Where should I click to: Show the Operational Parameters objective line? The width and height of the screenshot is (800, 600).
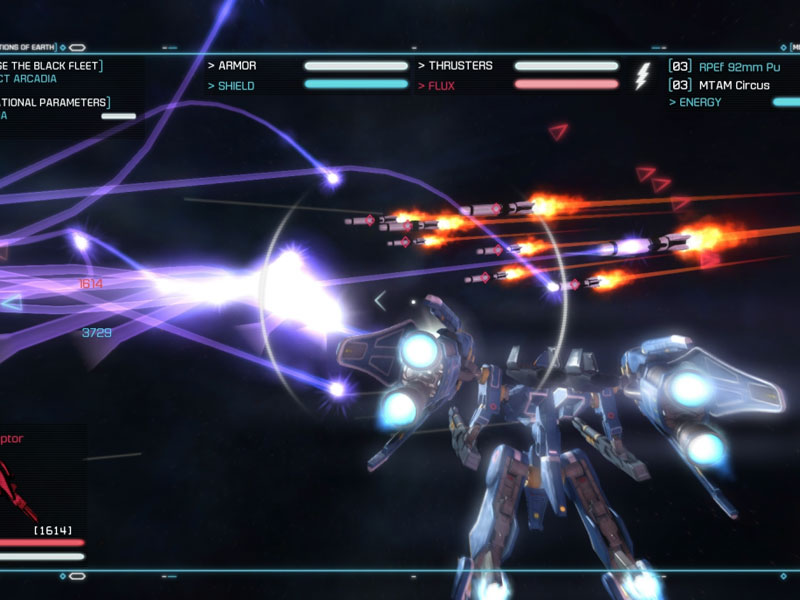56,102
